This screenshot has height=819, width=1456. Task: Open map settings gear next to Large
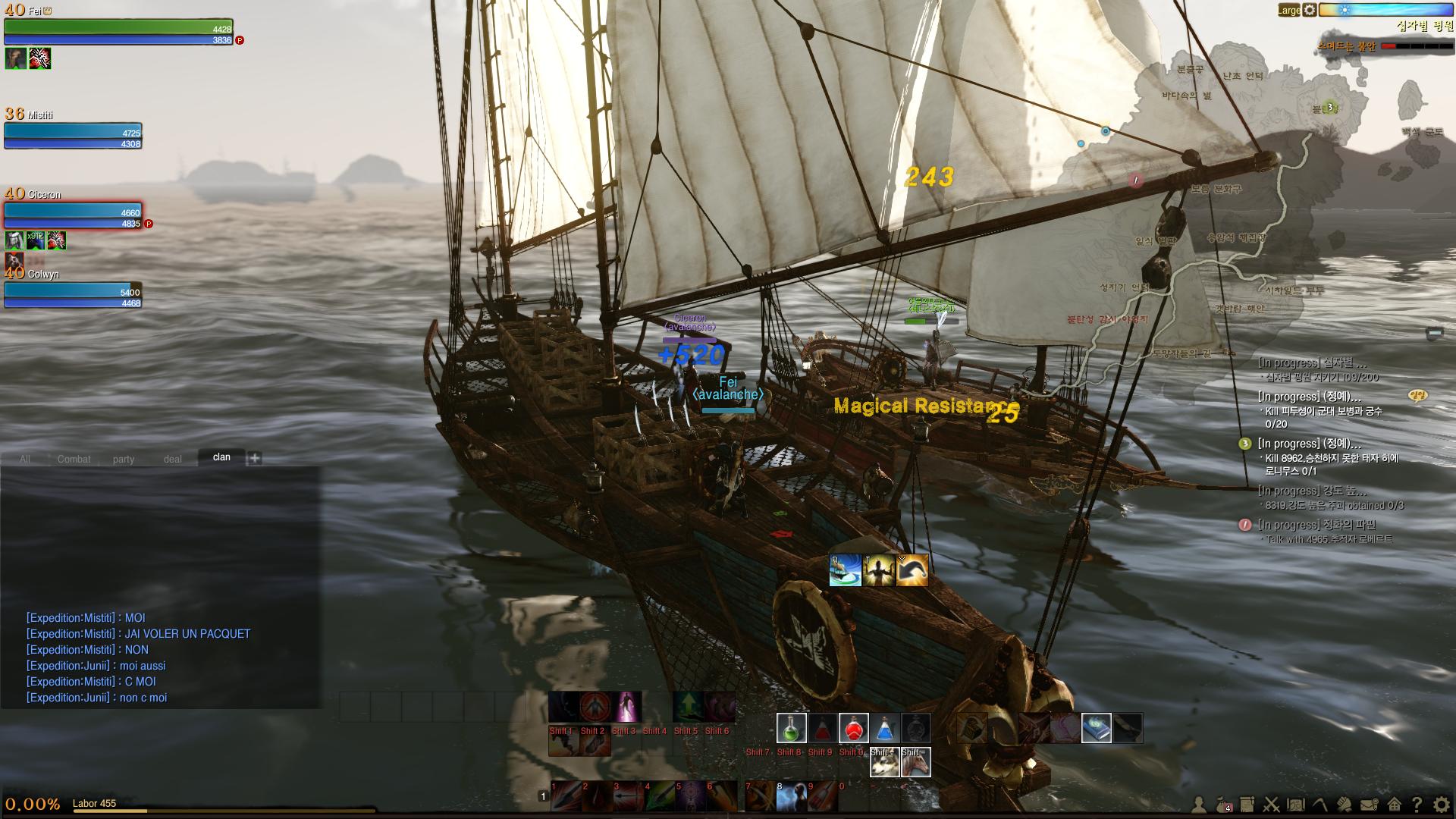tap(1310, 10)
